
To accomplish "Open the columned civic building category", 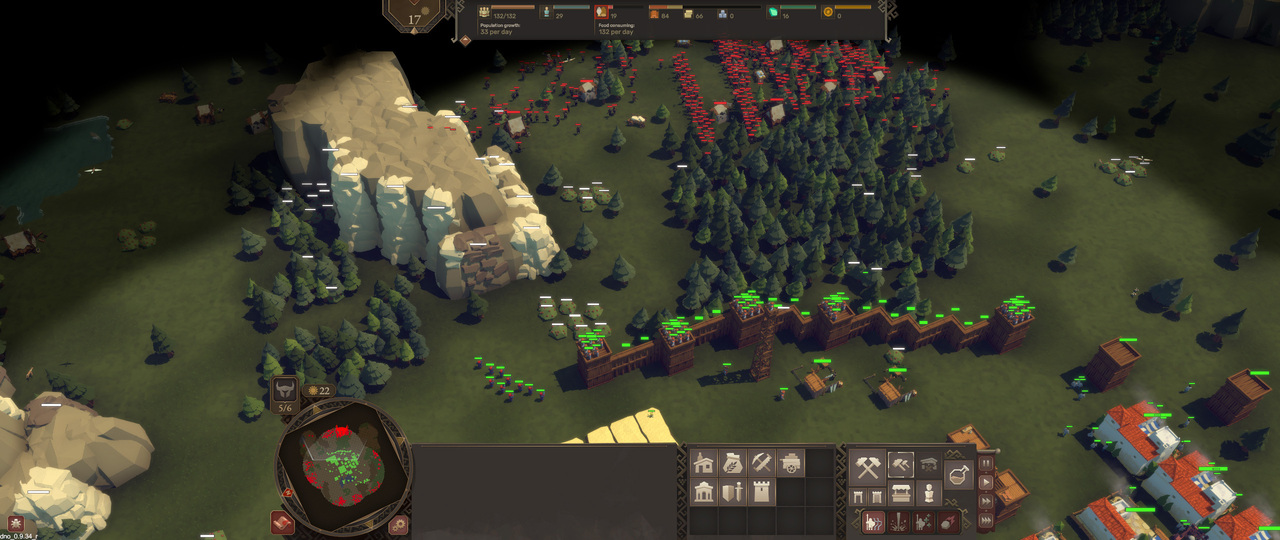I will [704, 492].
